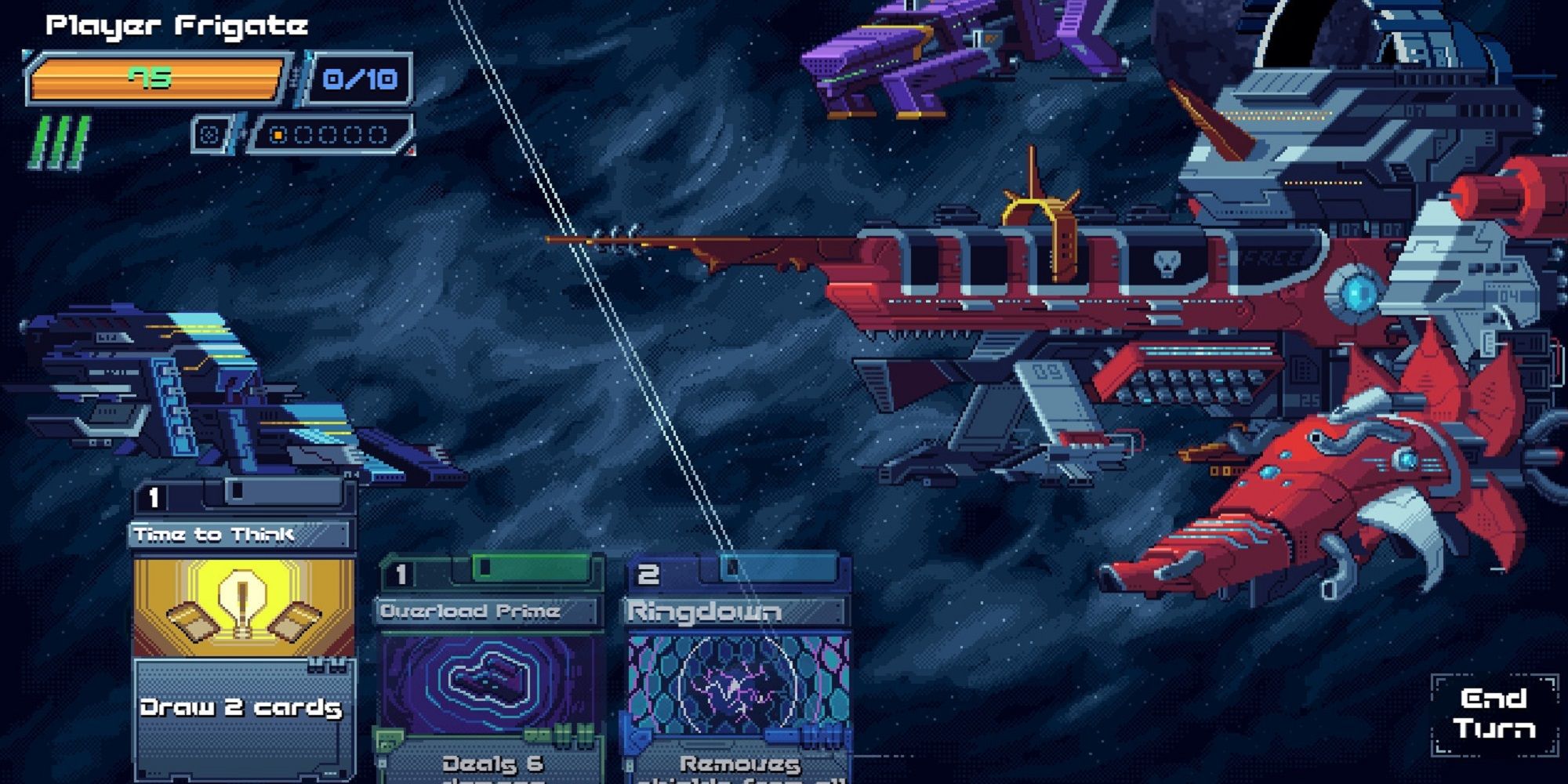Click the Player Frigate title label
Screen dimensions: 1568x784
coord(174,24)
